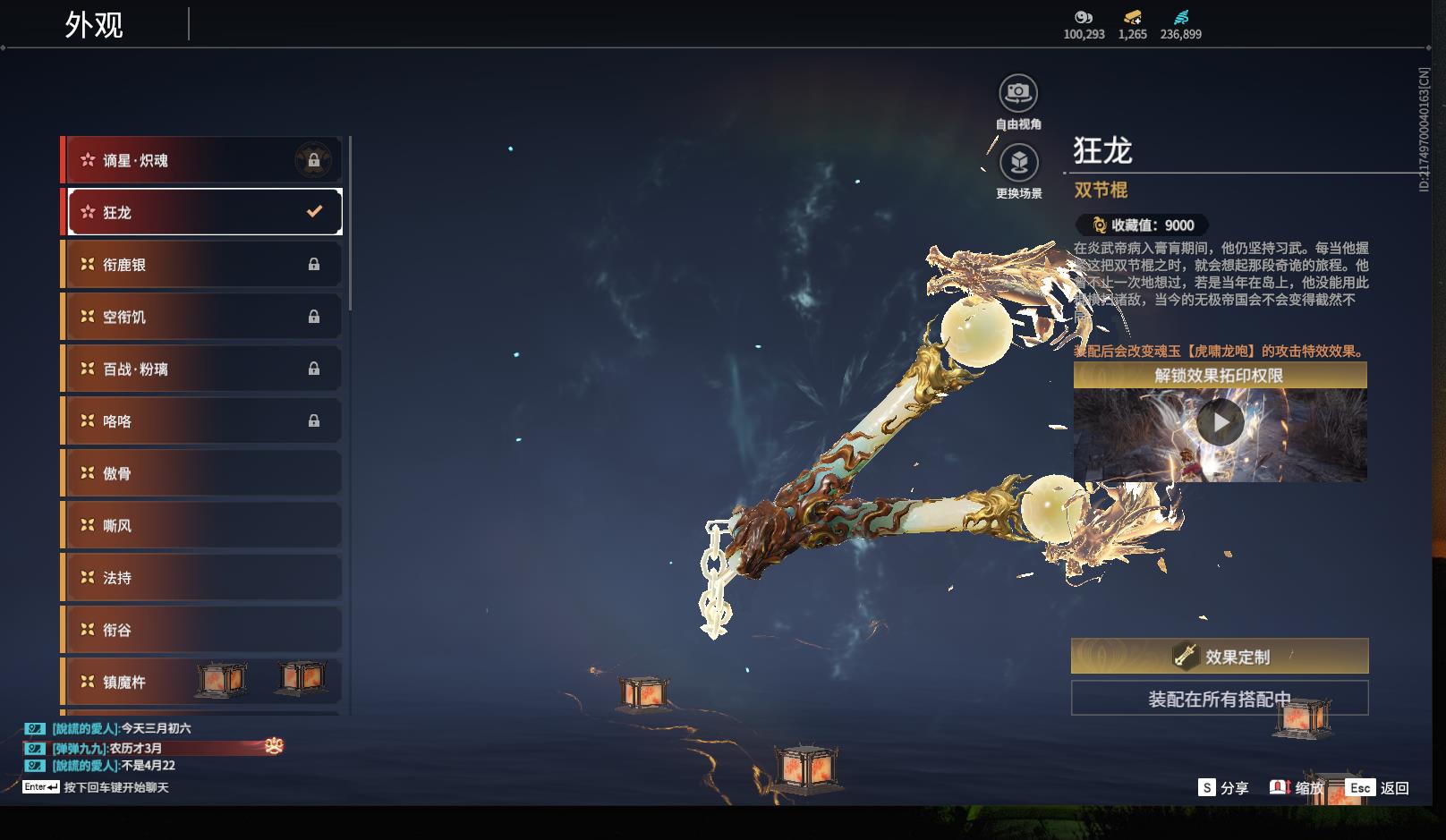Viewport: 1446px width, 840px height.
Task: Open the 更换场景 scene switcher
Action: [1018, 163]
